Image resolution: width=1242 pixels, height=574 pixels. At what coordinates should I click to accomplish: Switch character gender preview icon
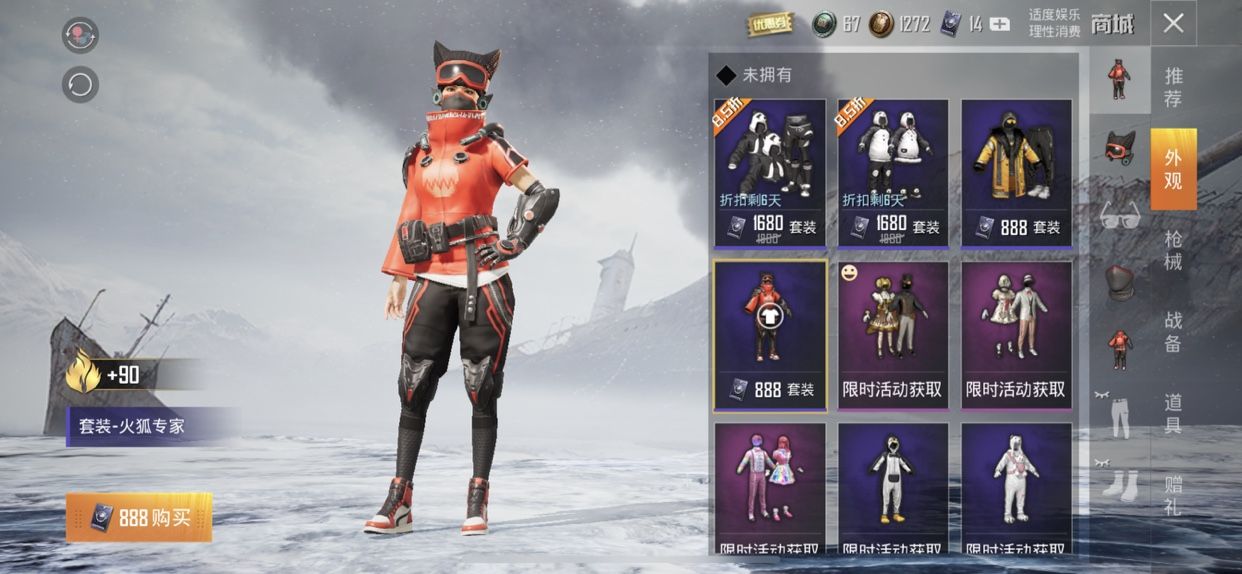click(80, 35)
